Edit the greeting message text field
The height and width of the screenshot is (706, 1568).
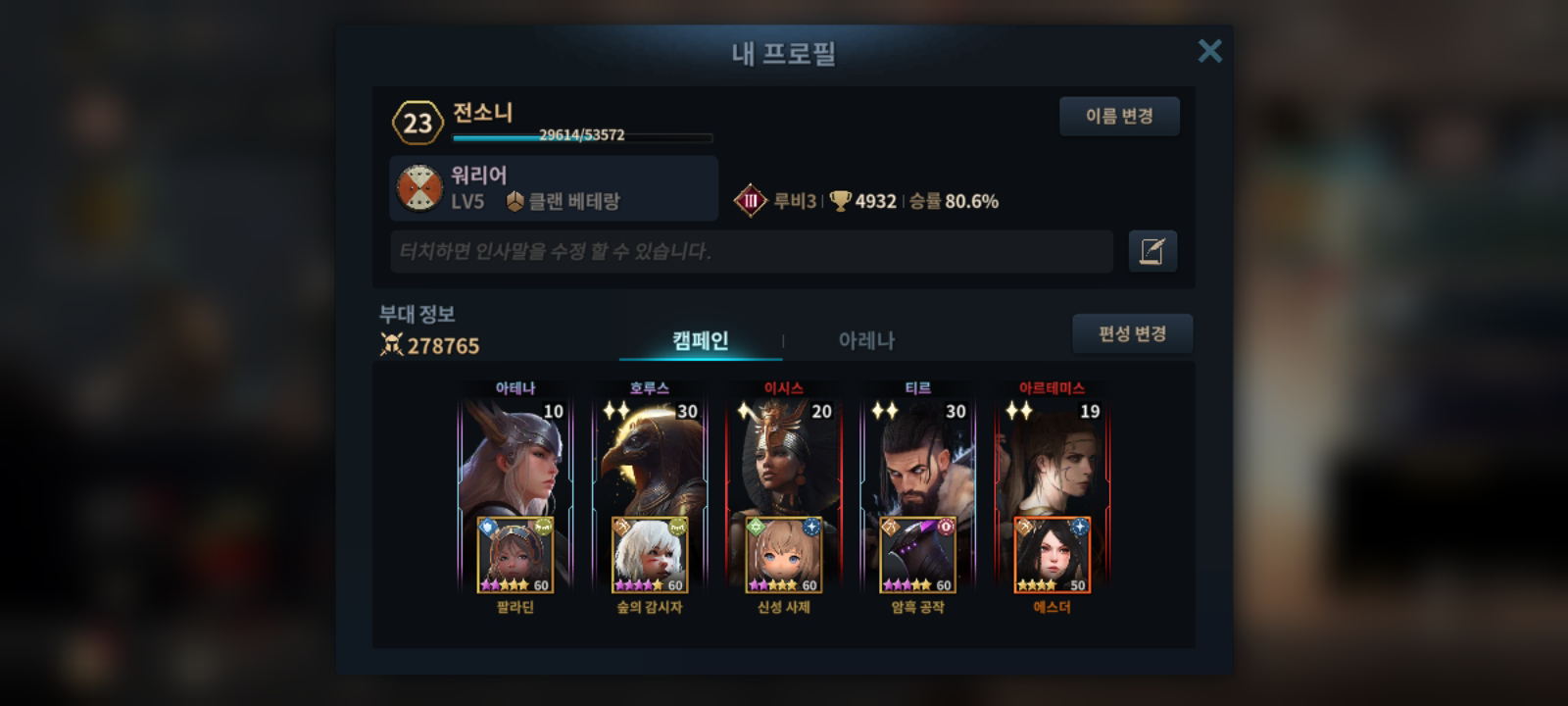coord(751,252)
